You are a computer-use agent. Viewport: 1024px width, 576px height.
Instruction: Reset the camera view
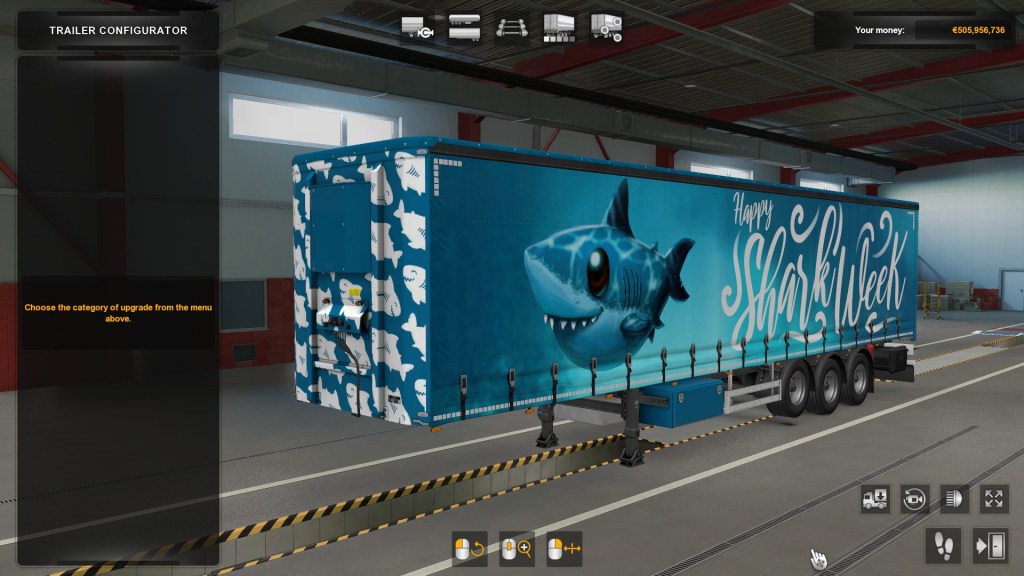click(x=914, y=499)
